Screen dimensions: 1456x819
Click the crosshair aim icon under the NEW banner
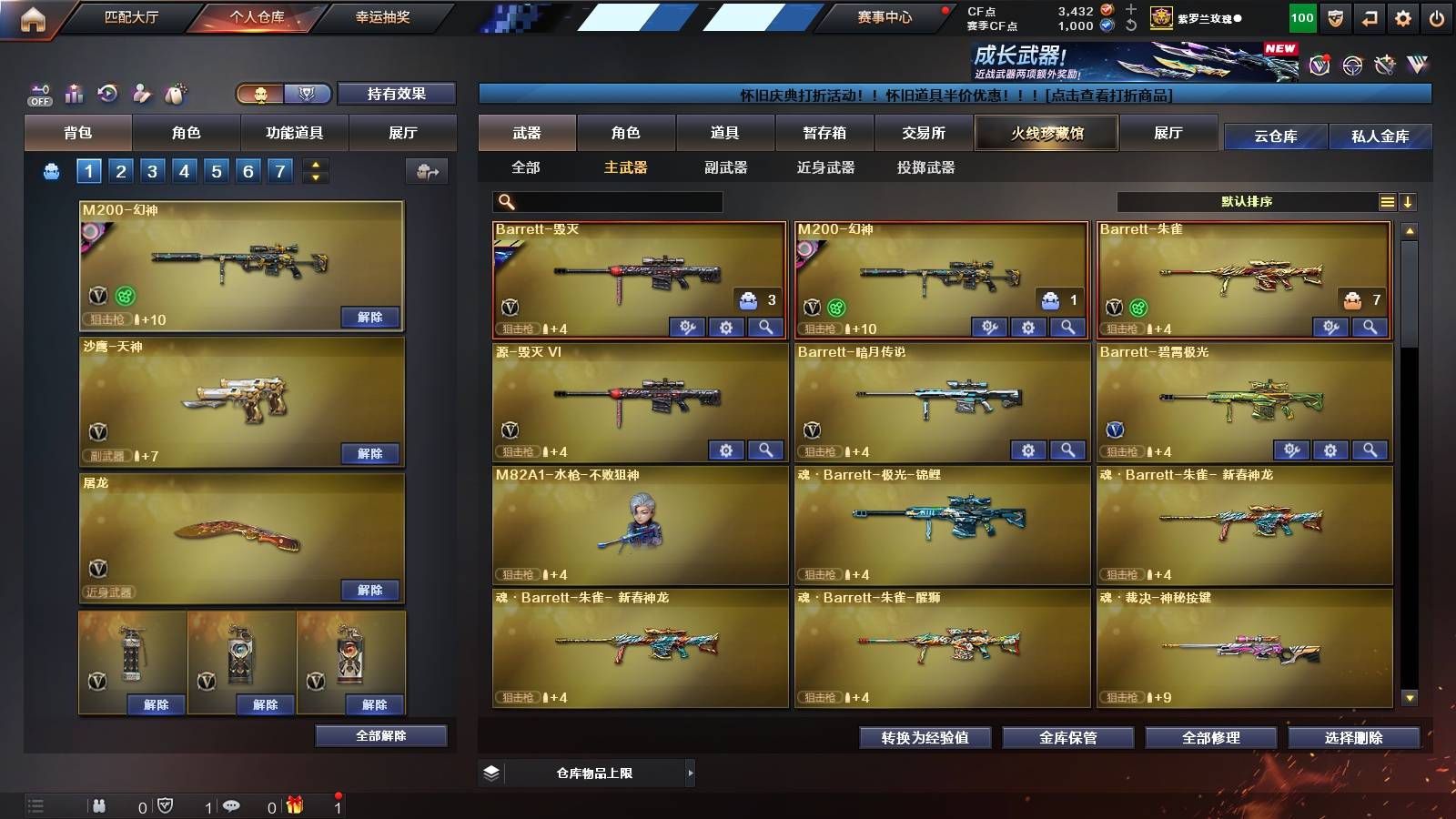pos(1351,66)
